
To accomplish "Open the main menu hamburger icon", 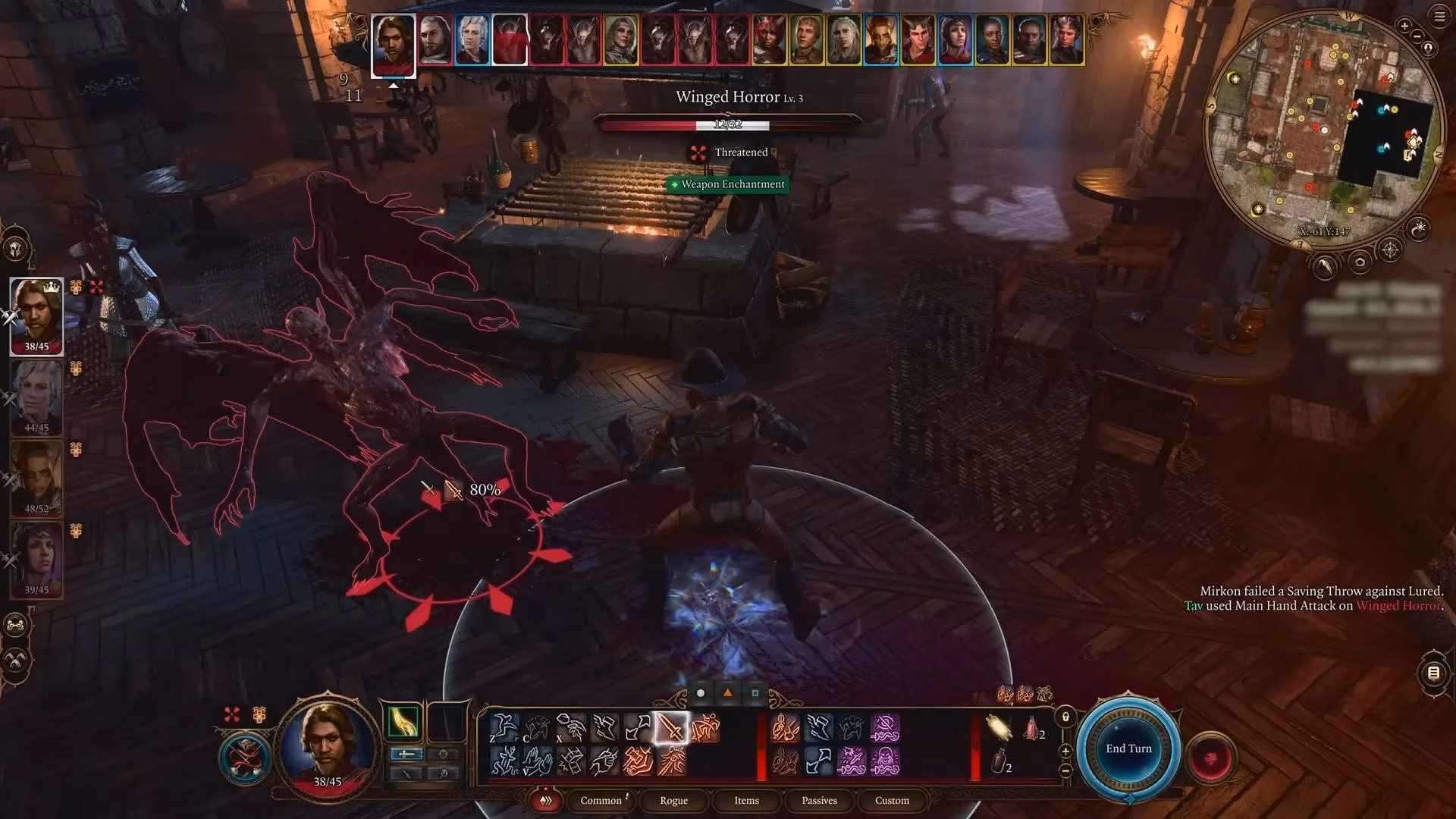I will [x=1439, y=17].
